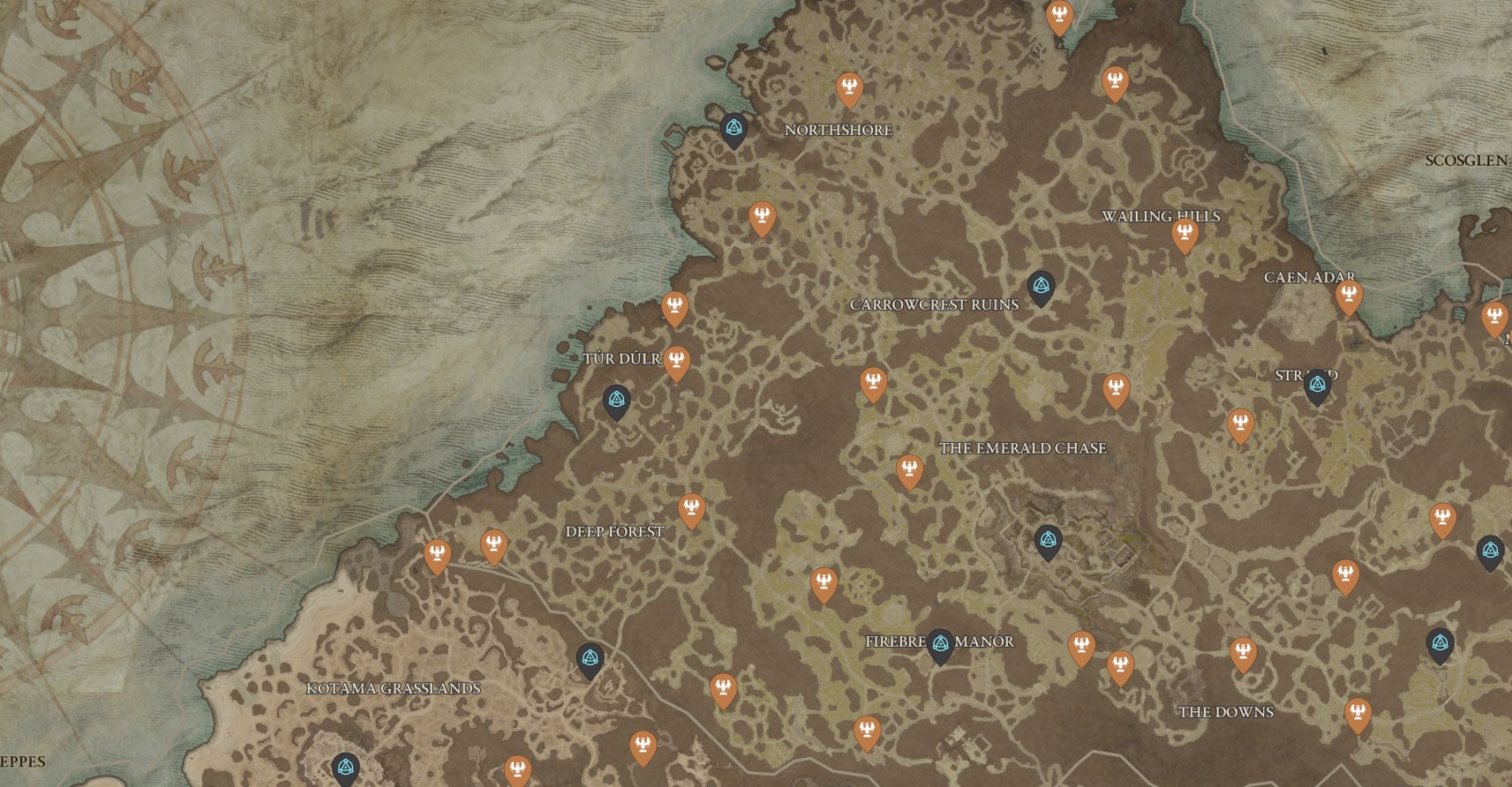Open the dungeon marker on the Northshore coastline
This screenshot has height=787, width=1512.
tap(733, 128)
